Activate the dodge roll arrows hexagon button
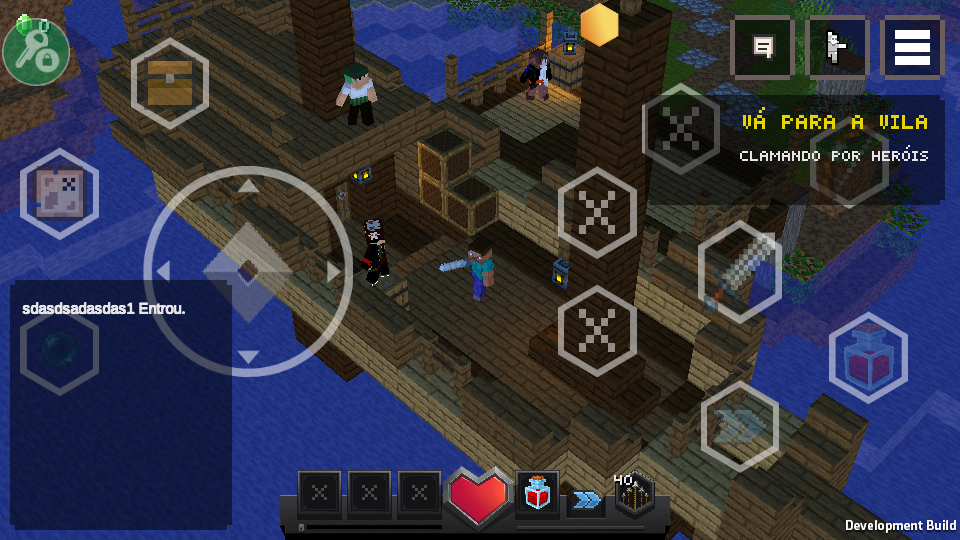 pos(740,426)
